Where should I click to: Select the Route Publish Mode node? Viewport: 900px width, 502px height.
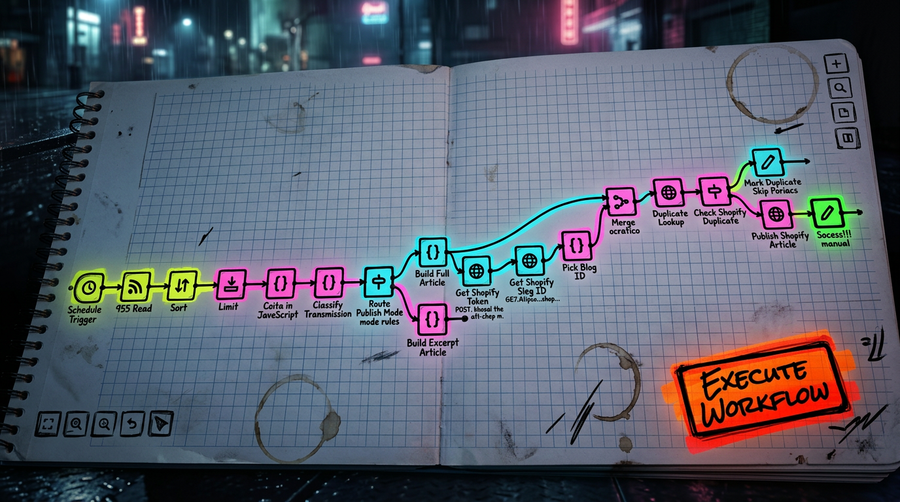click(378, 282)
